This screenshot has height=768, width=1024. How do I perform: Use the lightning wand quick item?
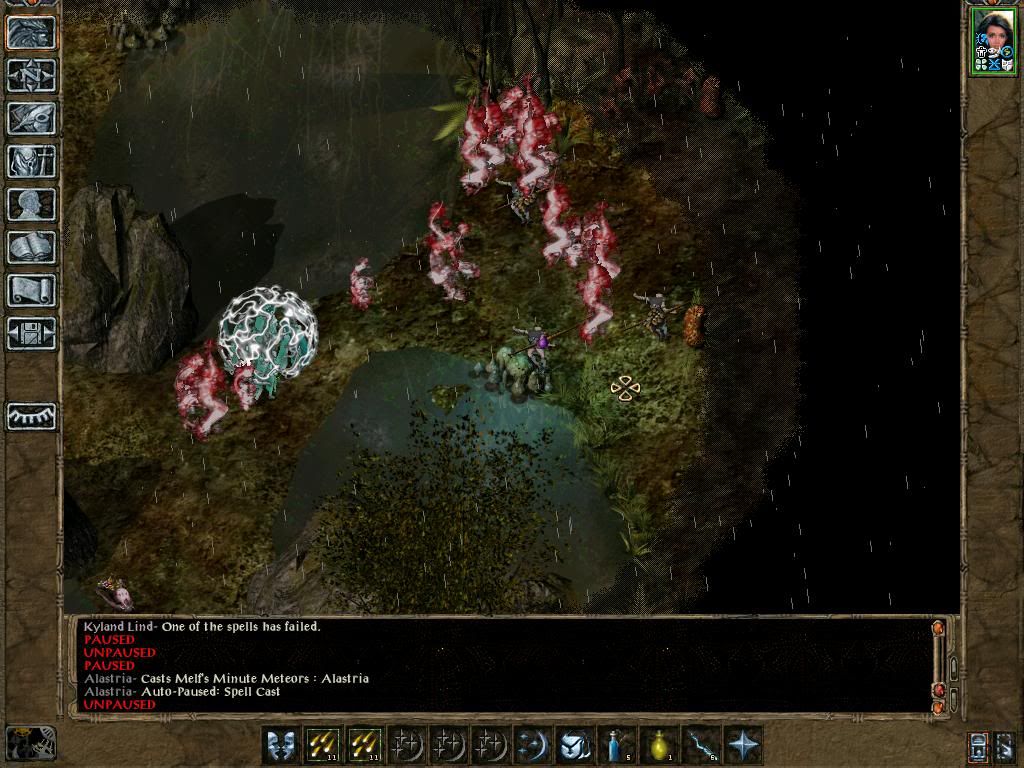click(x=701, y=745)
